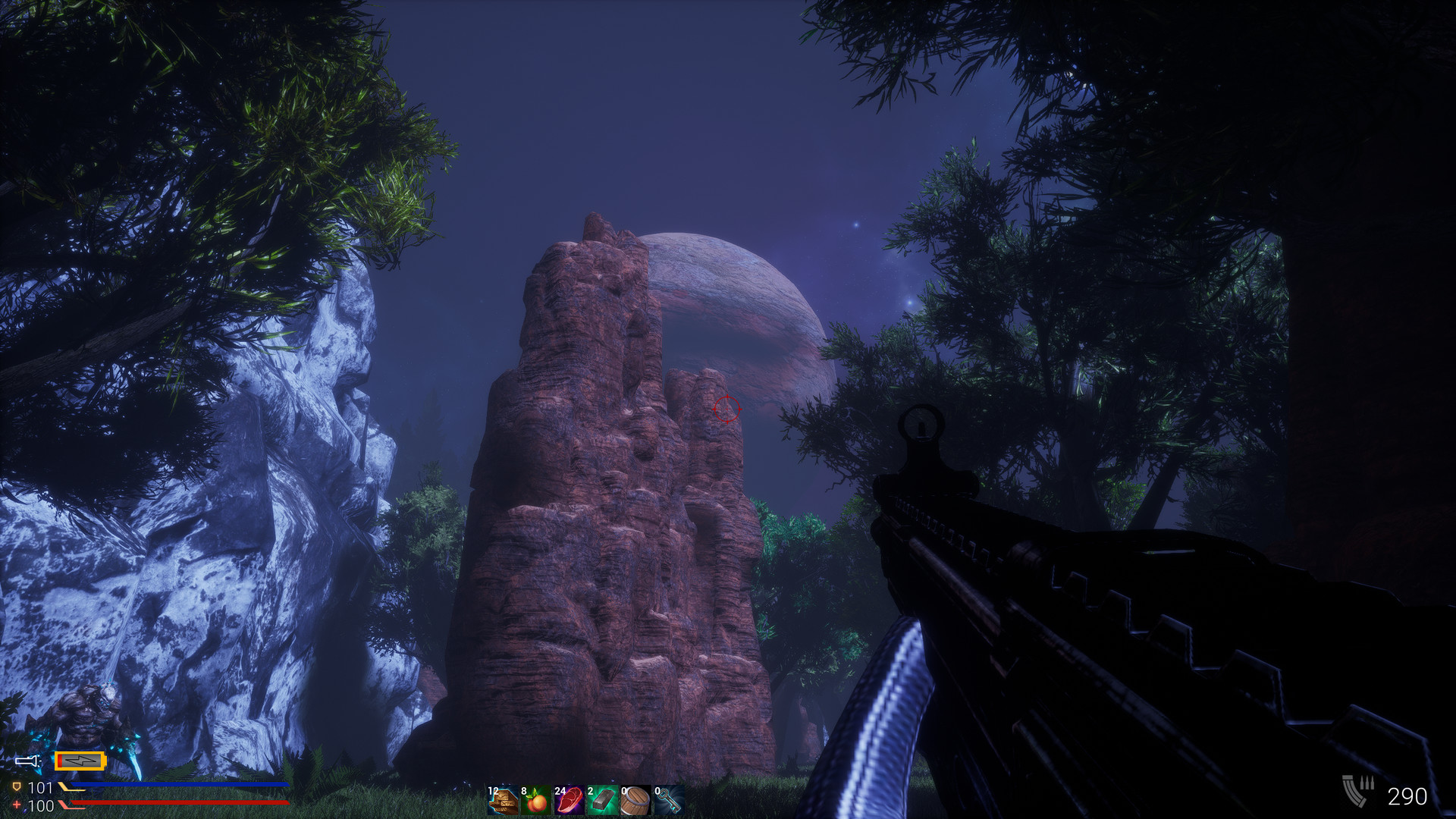Click the flashlight icon near the battery meter

click(x=27, y=761)
